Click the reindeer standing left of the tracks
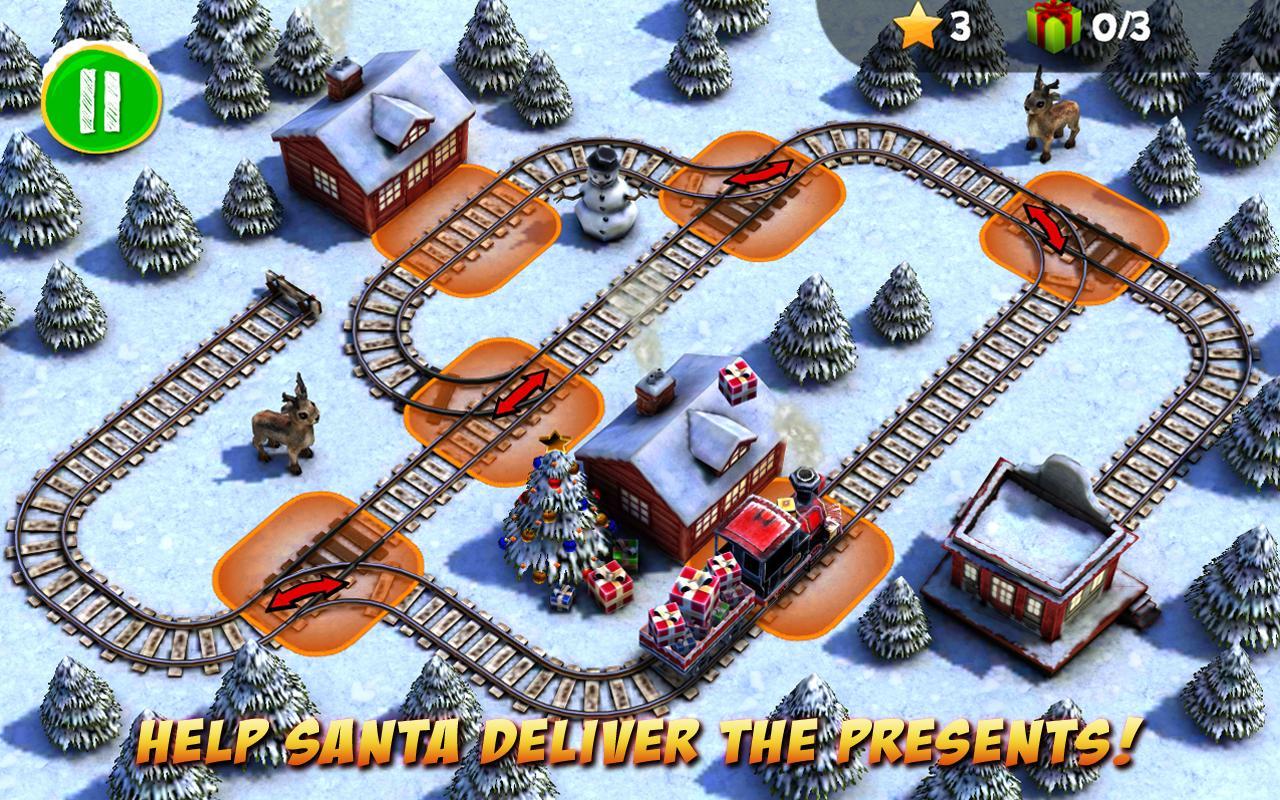The image size is (1280, 800). pos(285,430)
